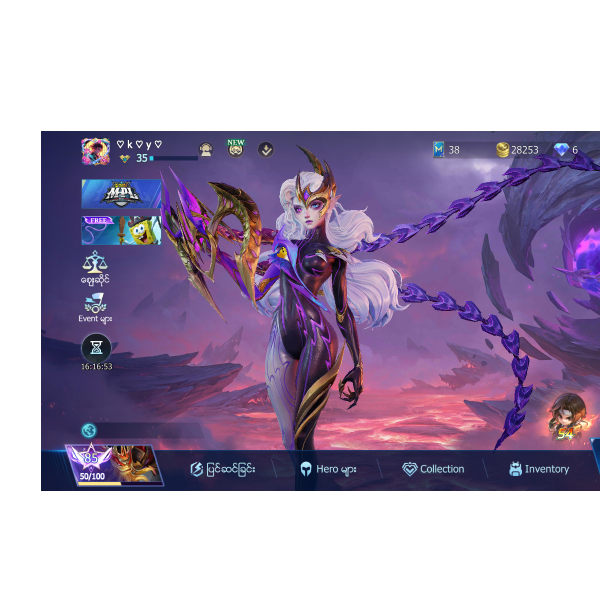Viewport: 600px width, 600px height.
Task: Open the Inventory menu
Action: click(538, 469)
